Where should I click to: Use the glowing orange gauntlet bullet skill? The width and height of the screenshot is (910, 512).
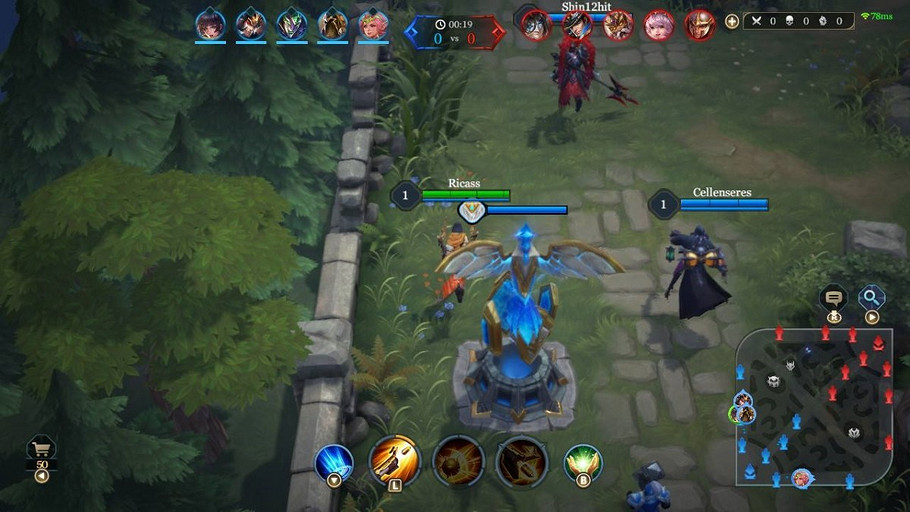coord(394,461)
